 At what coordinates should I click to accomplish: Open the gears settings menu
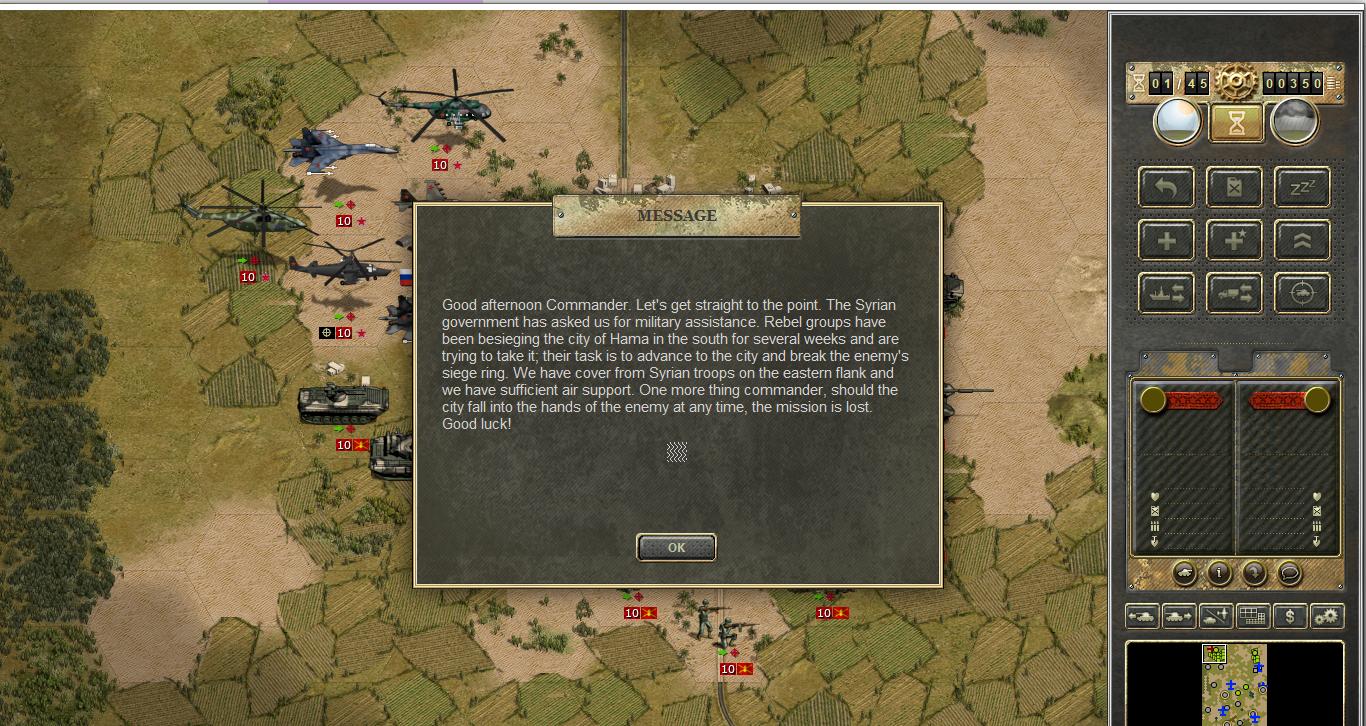1327,616
